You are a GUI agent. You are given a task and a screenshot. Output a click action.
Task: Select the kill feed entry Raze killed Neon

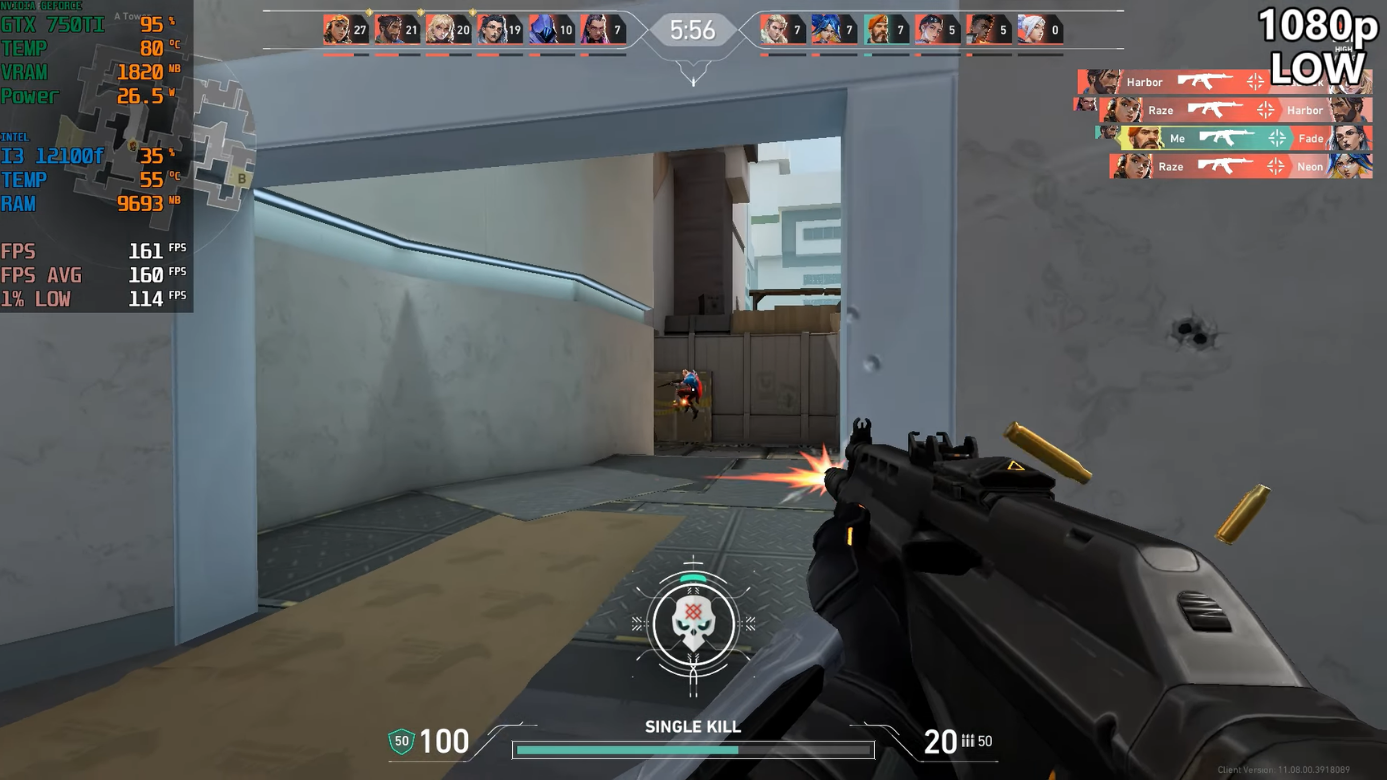pyautogui.click(x=1240, y=166)
